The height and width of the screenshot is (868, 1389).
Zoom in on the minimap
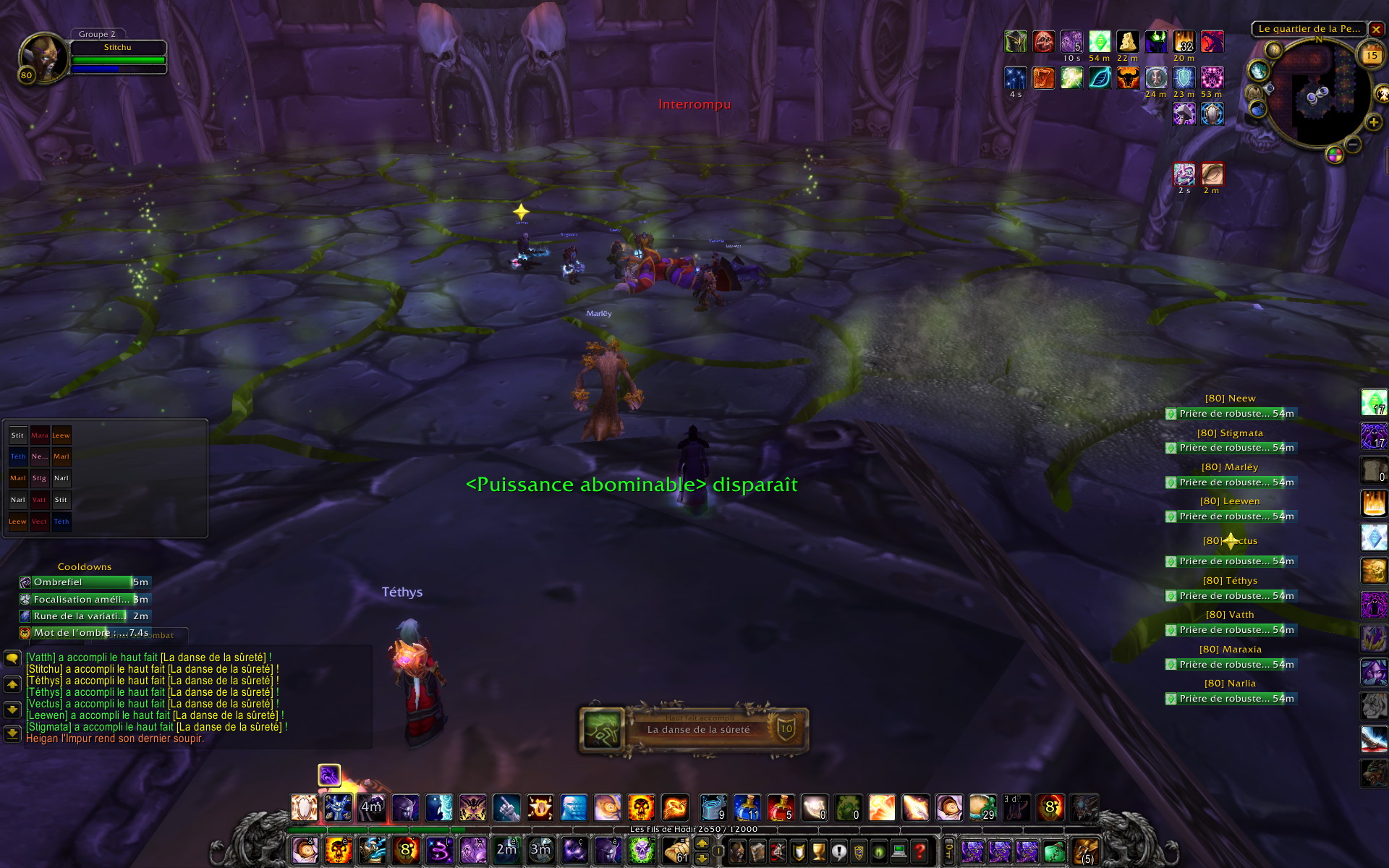[x=1373, y=123]
